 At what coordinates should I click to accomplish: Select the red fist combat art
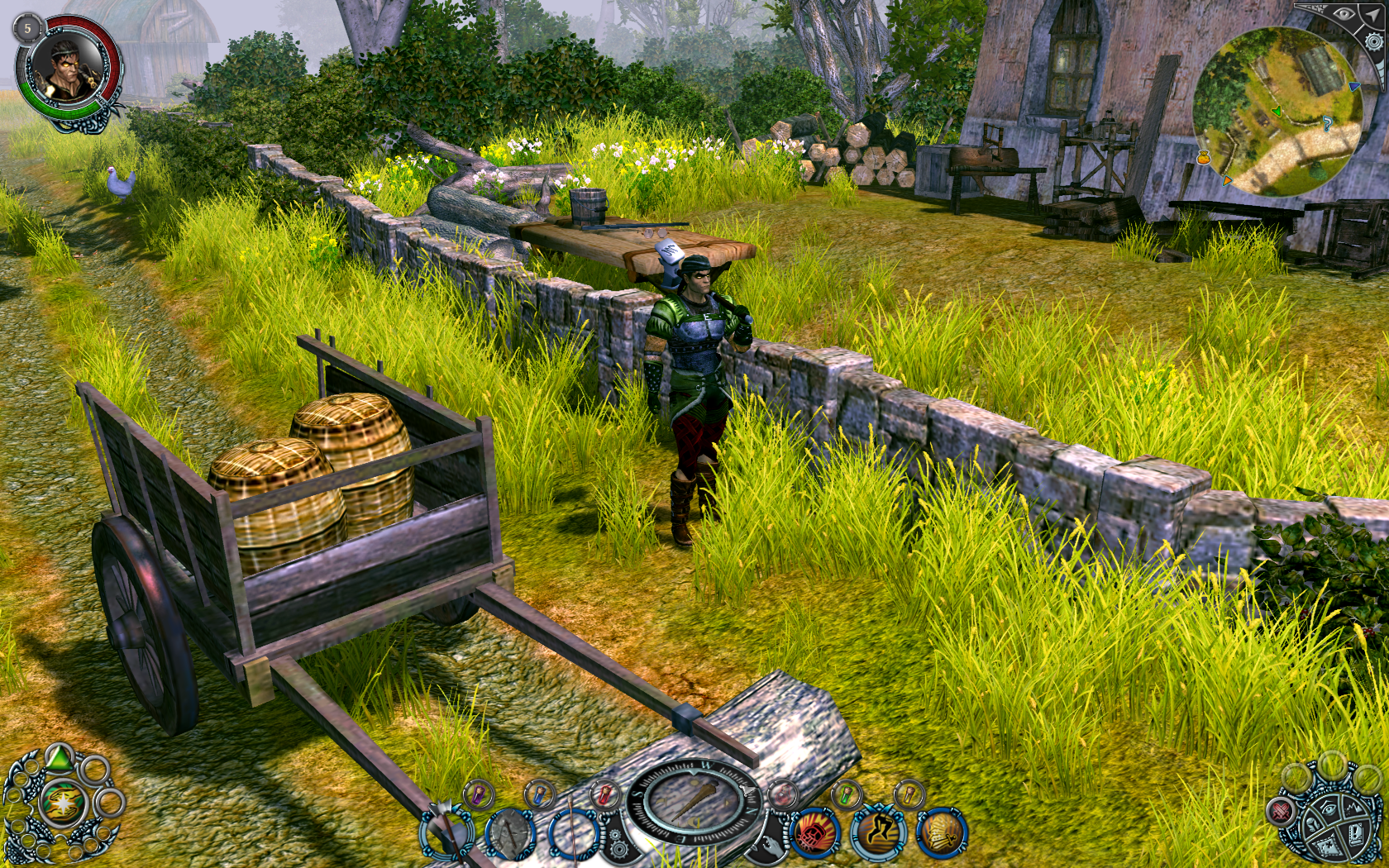click(x=814, y=833)
